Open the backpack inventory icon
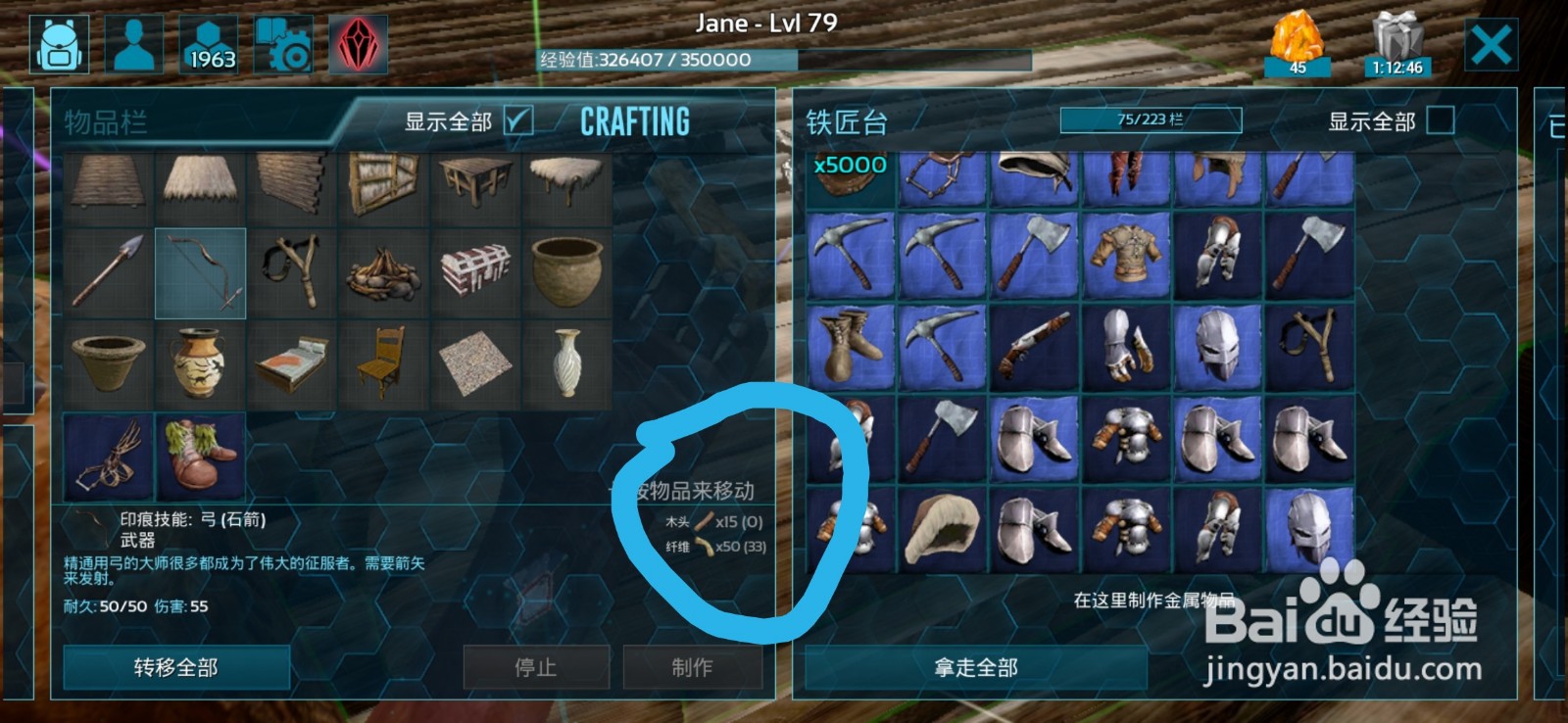Screen dimensions: 1568x723 tap(61, 44)
